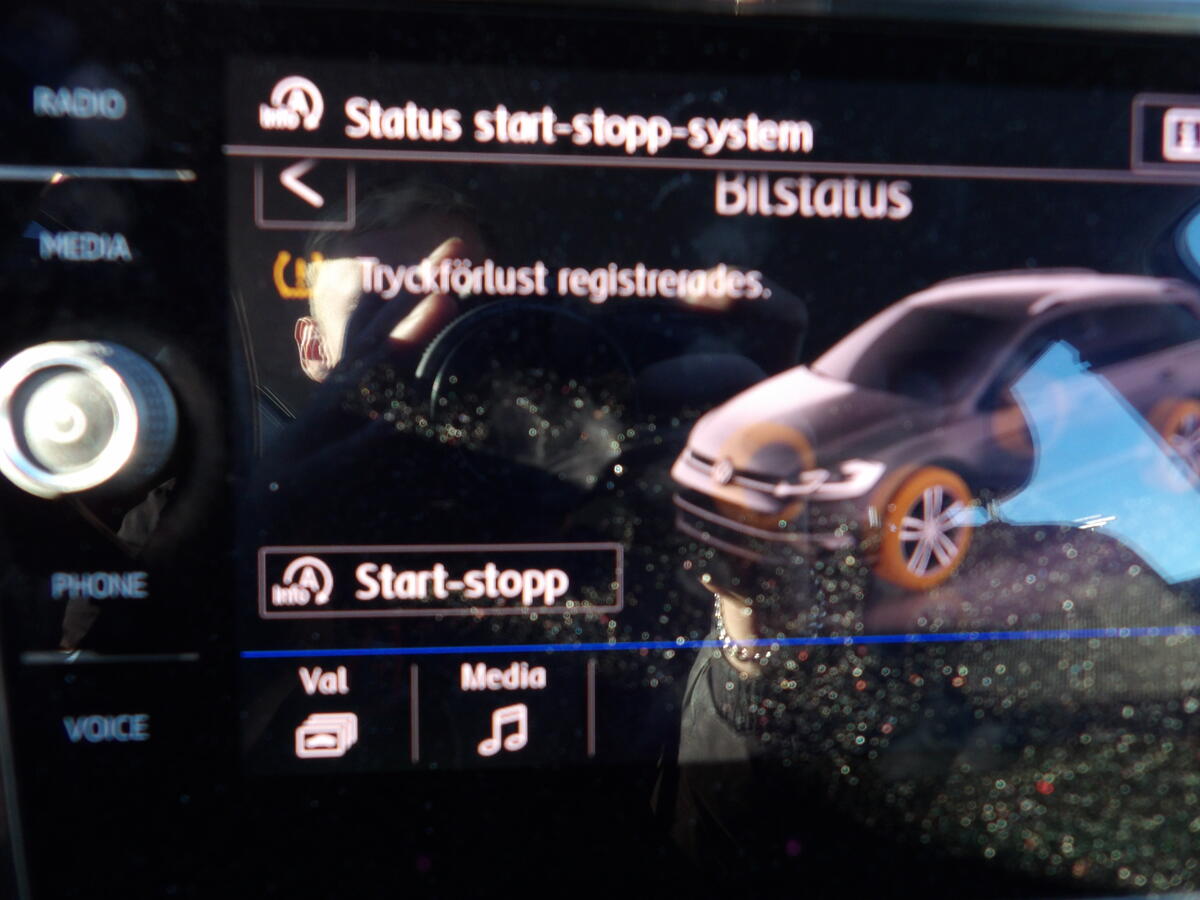Tap the Media shortcut with music note
The width and height of the screenshot is (1200, 900).
tap(503, 711)
